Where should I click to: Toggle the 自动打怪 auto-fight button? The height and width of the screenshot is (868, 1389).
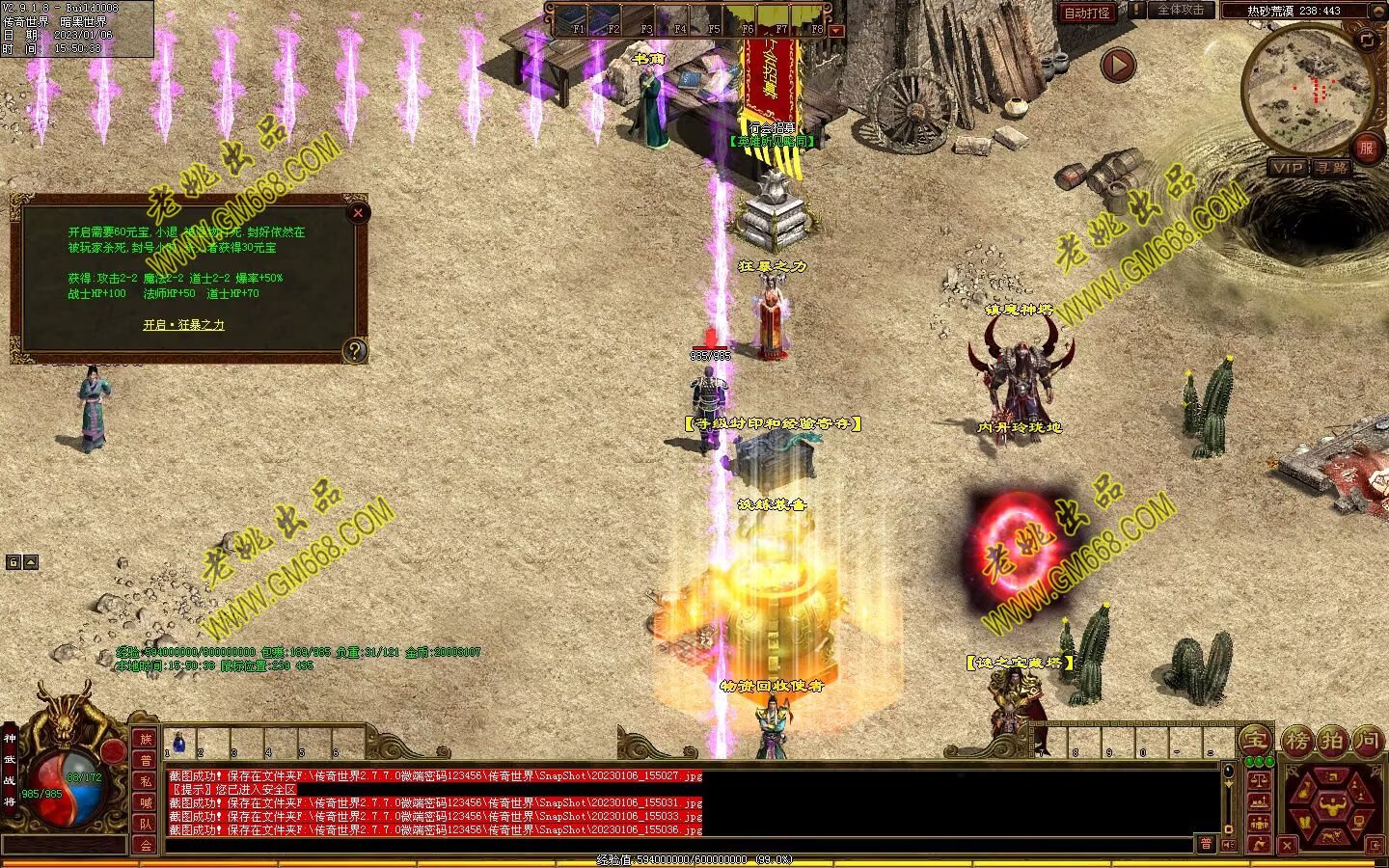1087,13
